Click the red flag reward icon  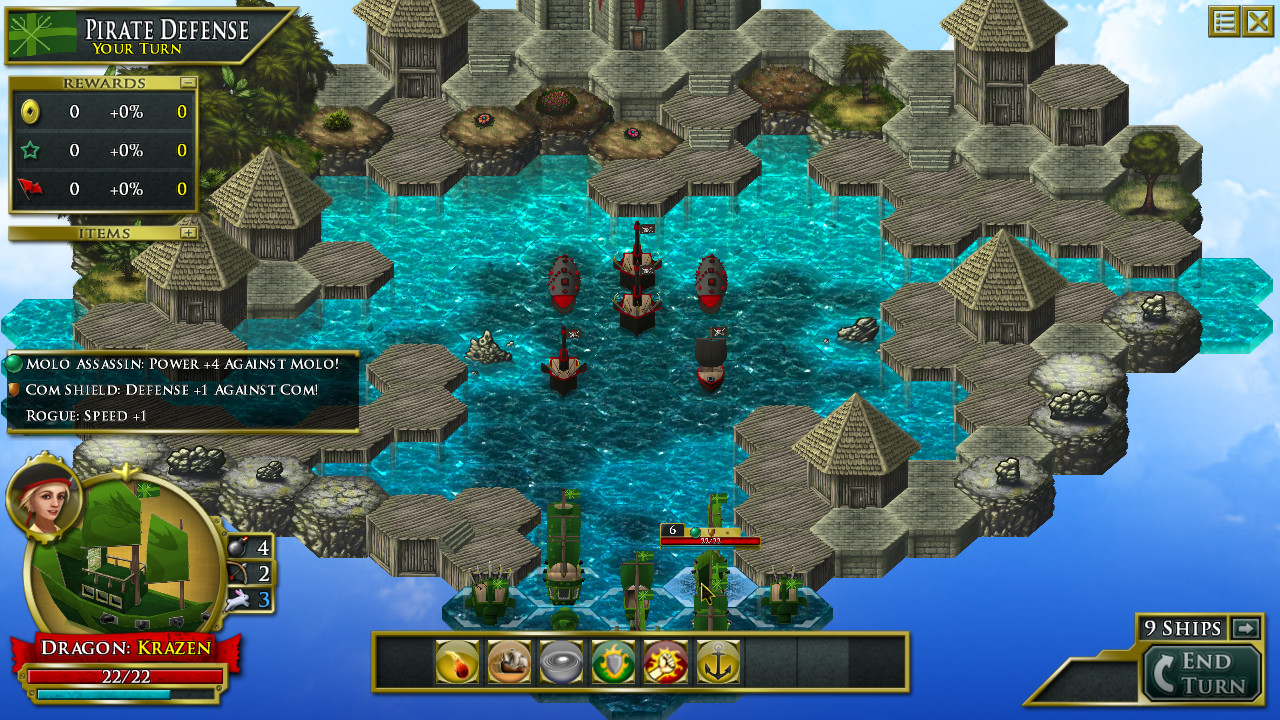[30, 188]
